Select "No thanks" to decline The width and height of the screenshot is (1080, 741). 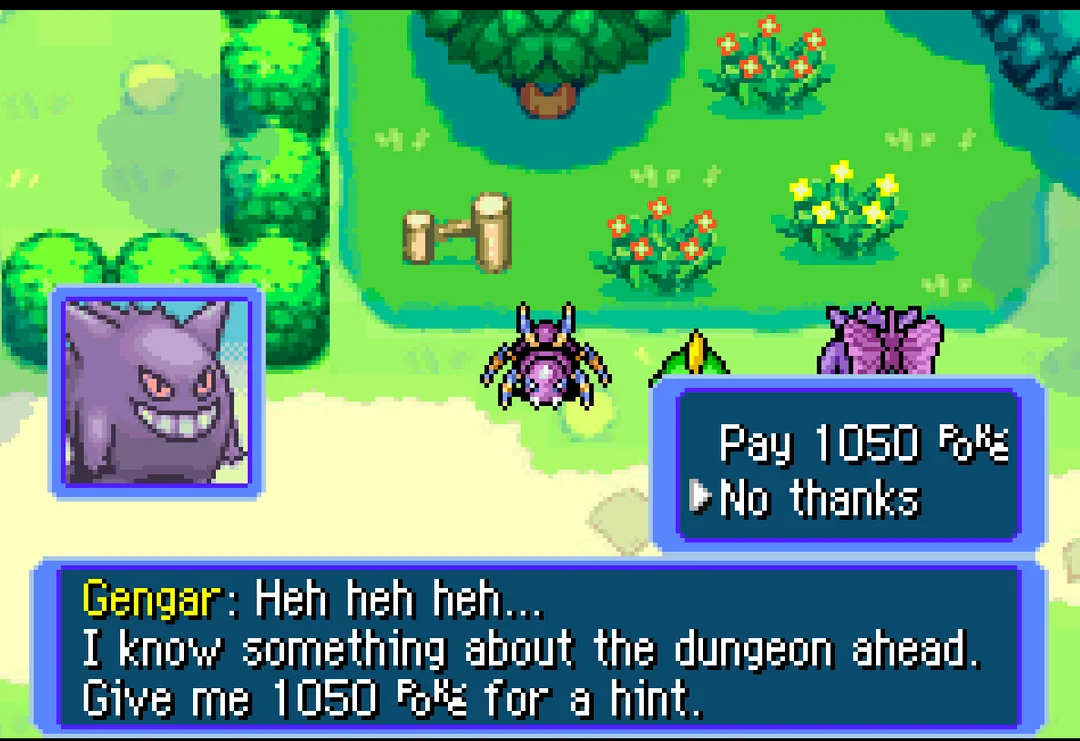coord(818,497)
